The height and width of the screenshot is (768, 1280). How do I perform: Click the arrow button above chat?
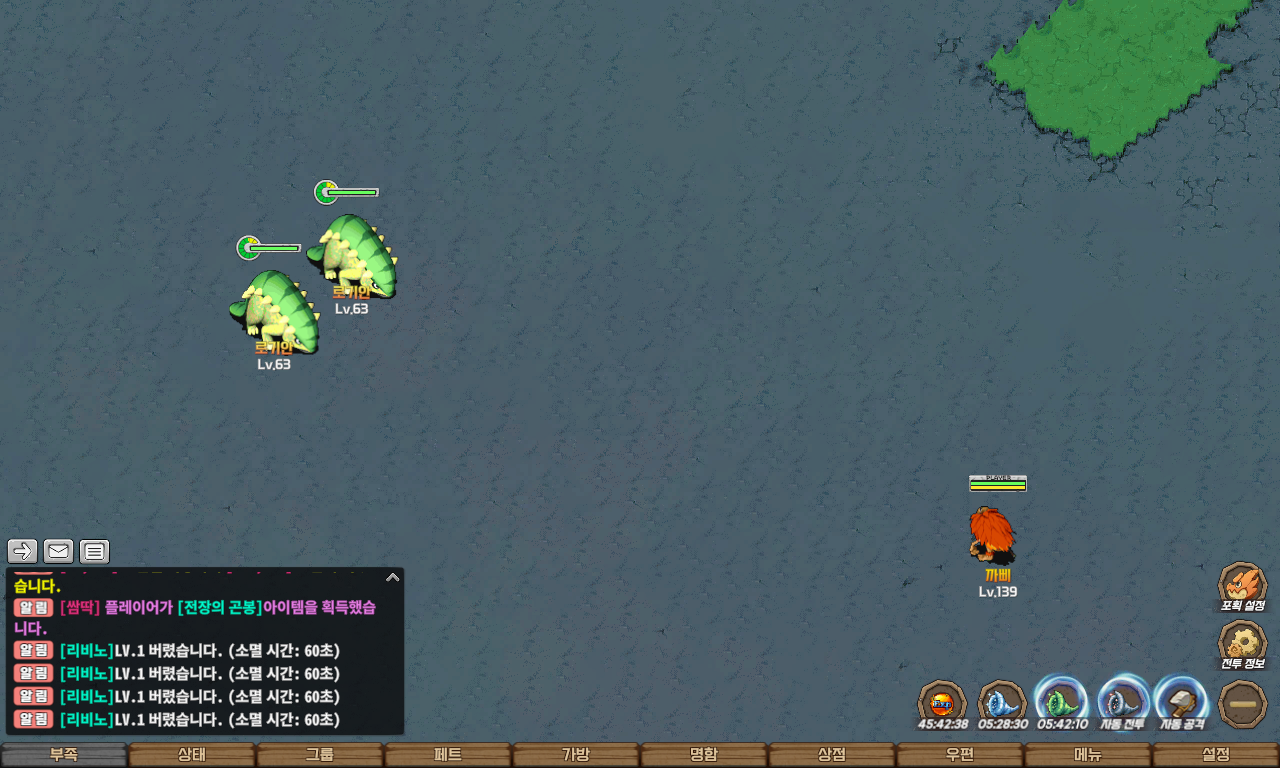tap(23, 551)
